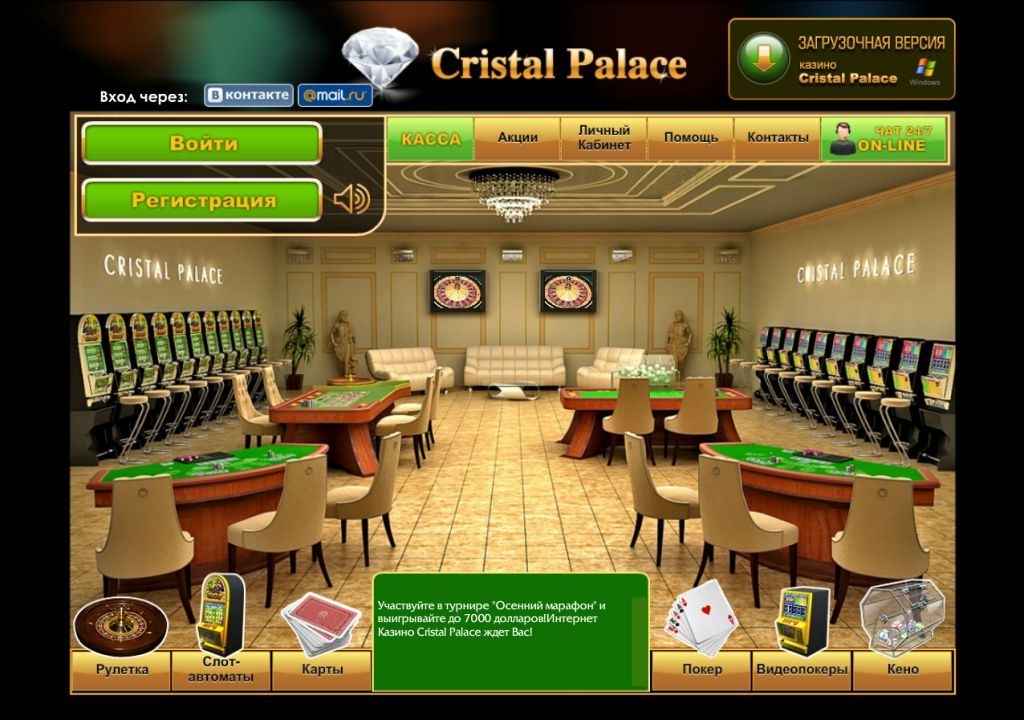
Task: Switch to the Акции promotions tab
Action: pyautogui.click(x=518, y=138)
